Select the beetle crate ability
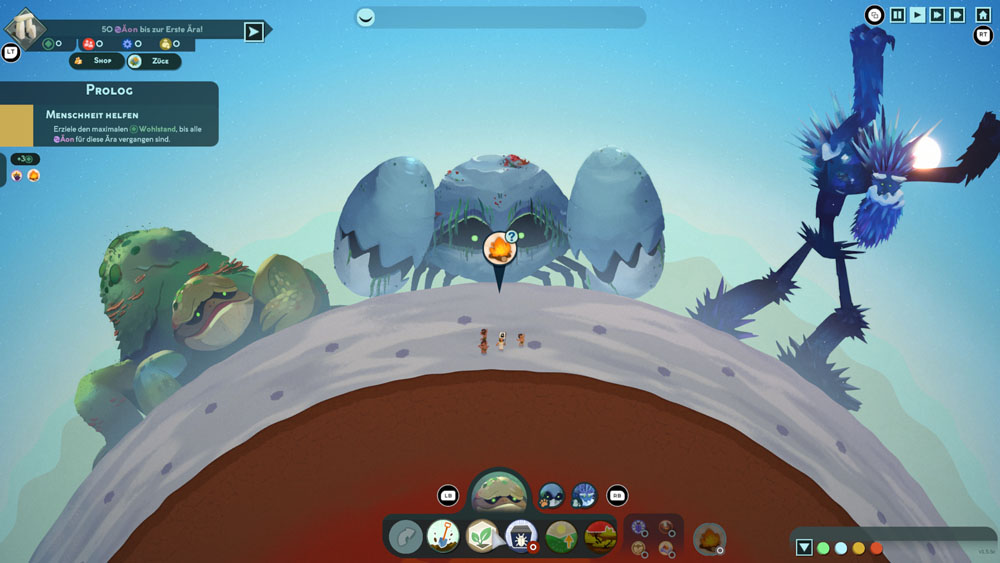Image resolution: width=1000 pixels, height=563 pixels. (x=521, y=536)
